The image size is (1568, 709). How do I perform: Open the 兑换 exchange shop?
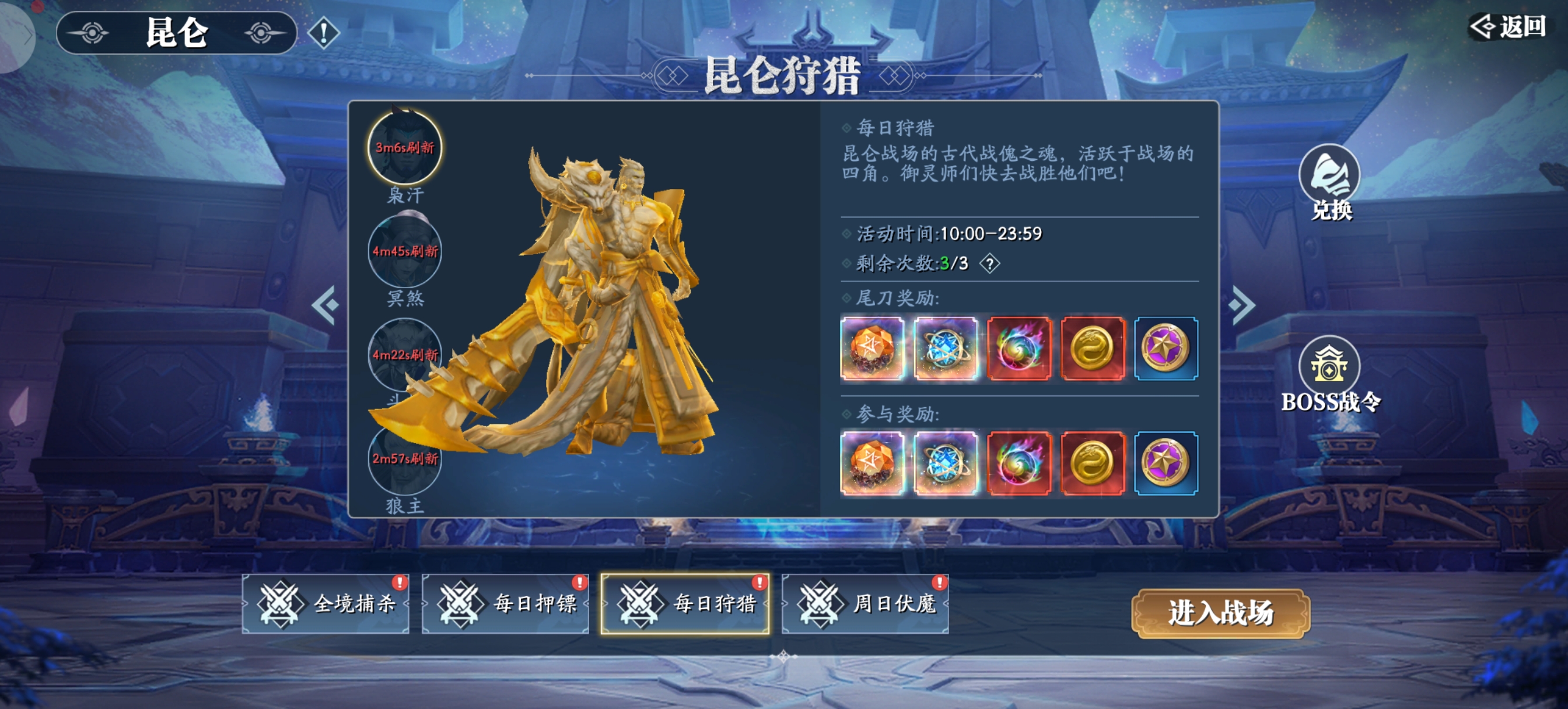click(x=1329, y=181)
